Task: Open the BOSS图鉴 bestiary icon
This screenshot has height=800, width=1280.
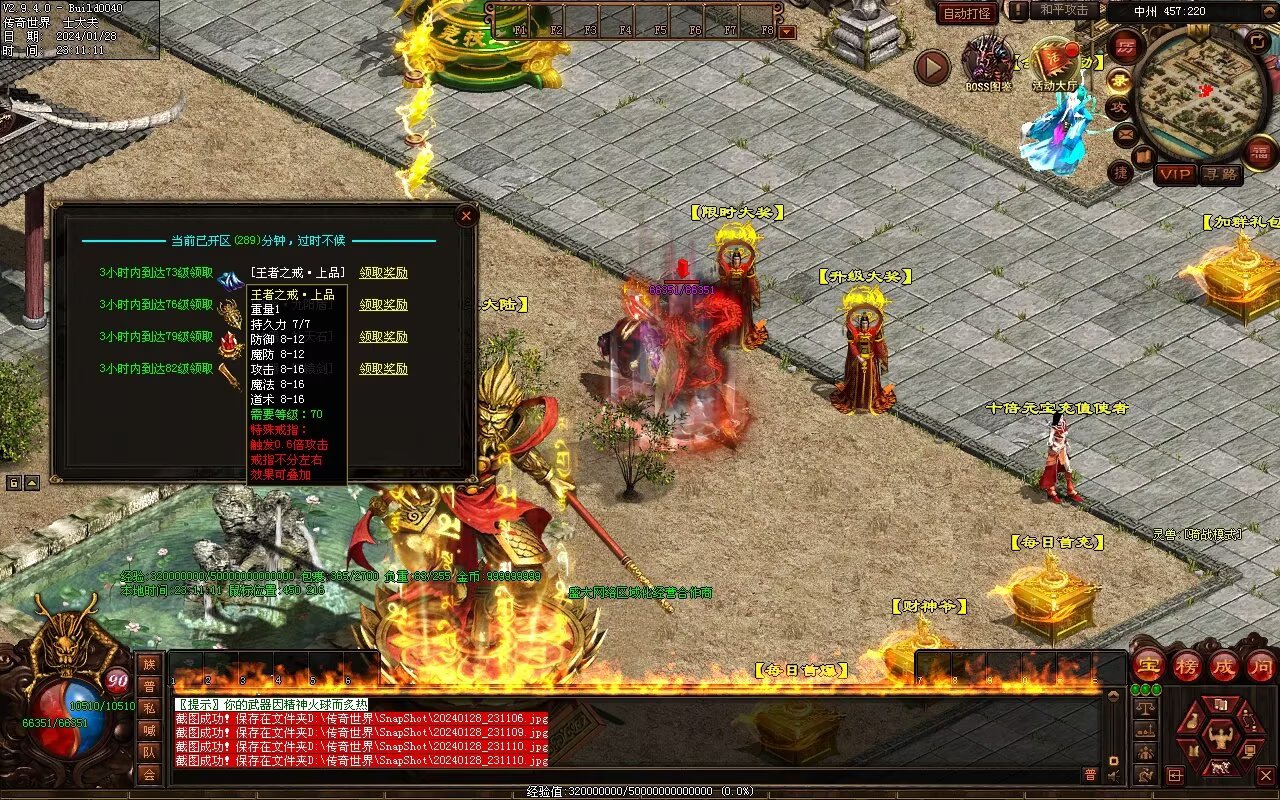Action: point(987,62)
